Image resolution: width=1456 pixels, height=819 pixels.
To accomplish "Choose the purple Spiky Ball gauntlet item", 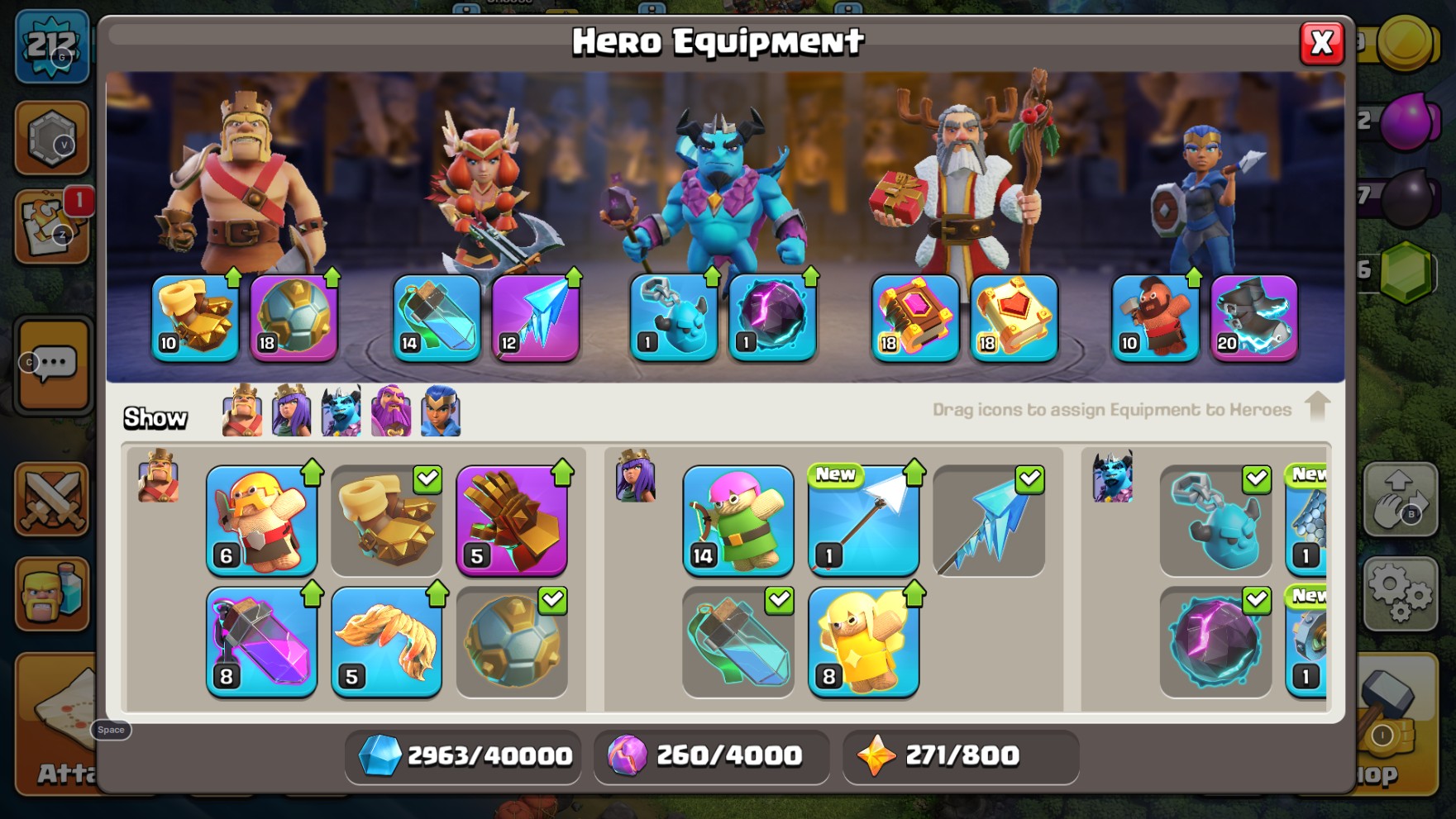I will pyautogui.click(x=512, y=521).
